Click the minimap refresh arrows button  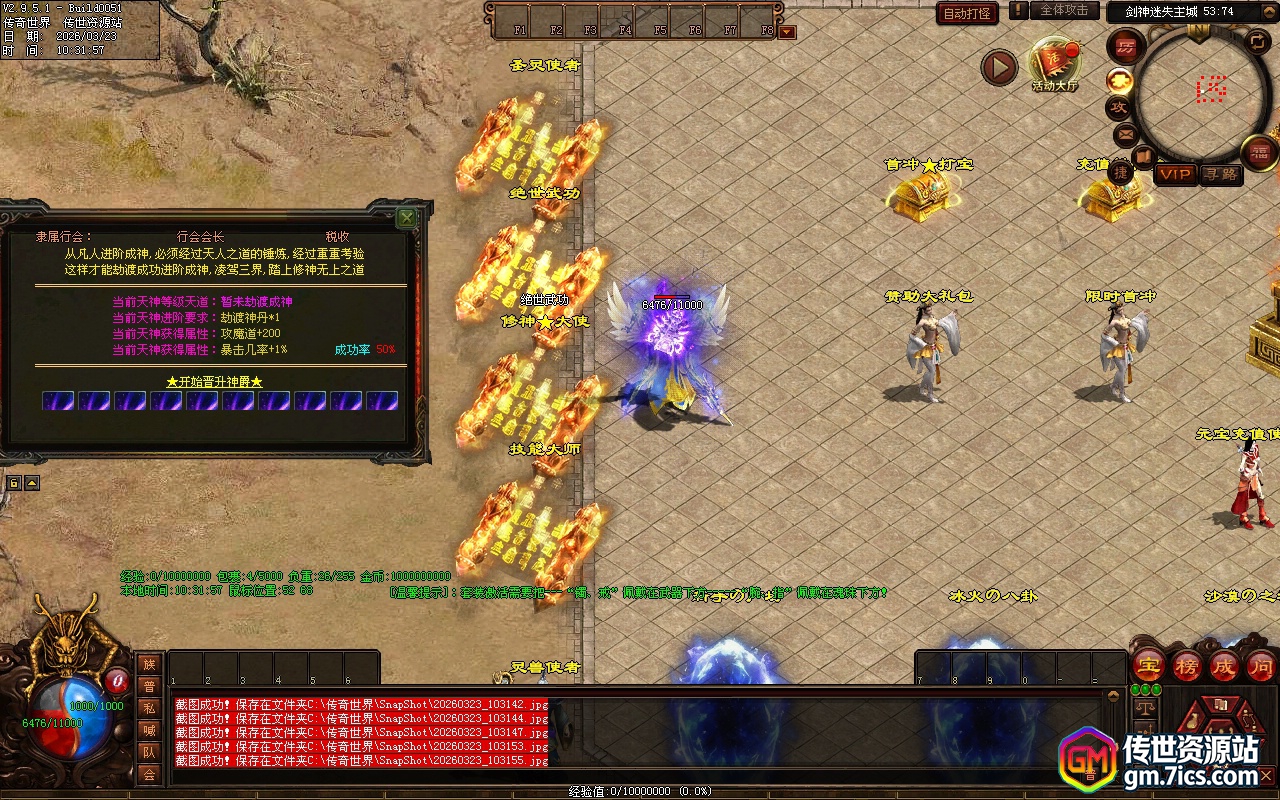tap(1257, 42)
